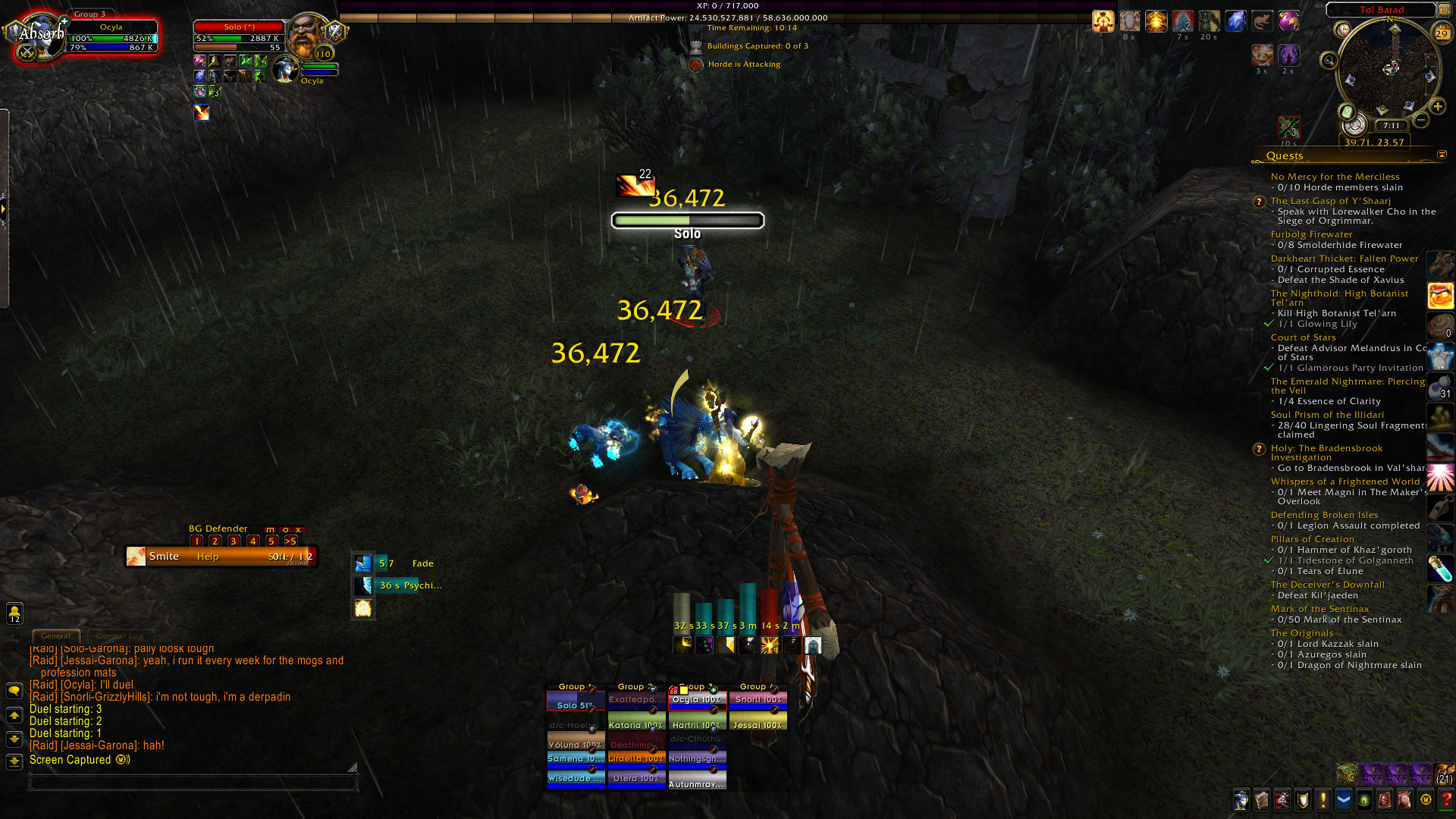Open the backpack showing 21 free slots
Image resolution: width=1456 pixels, height=819 pixels.
(x=1445, y=774)
